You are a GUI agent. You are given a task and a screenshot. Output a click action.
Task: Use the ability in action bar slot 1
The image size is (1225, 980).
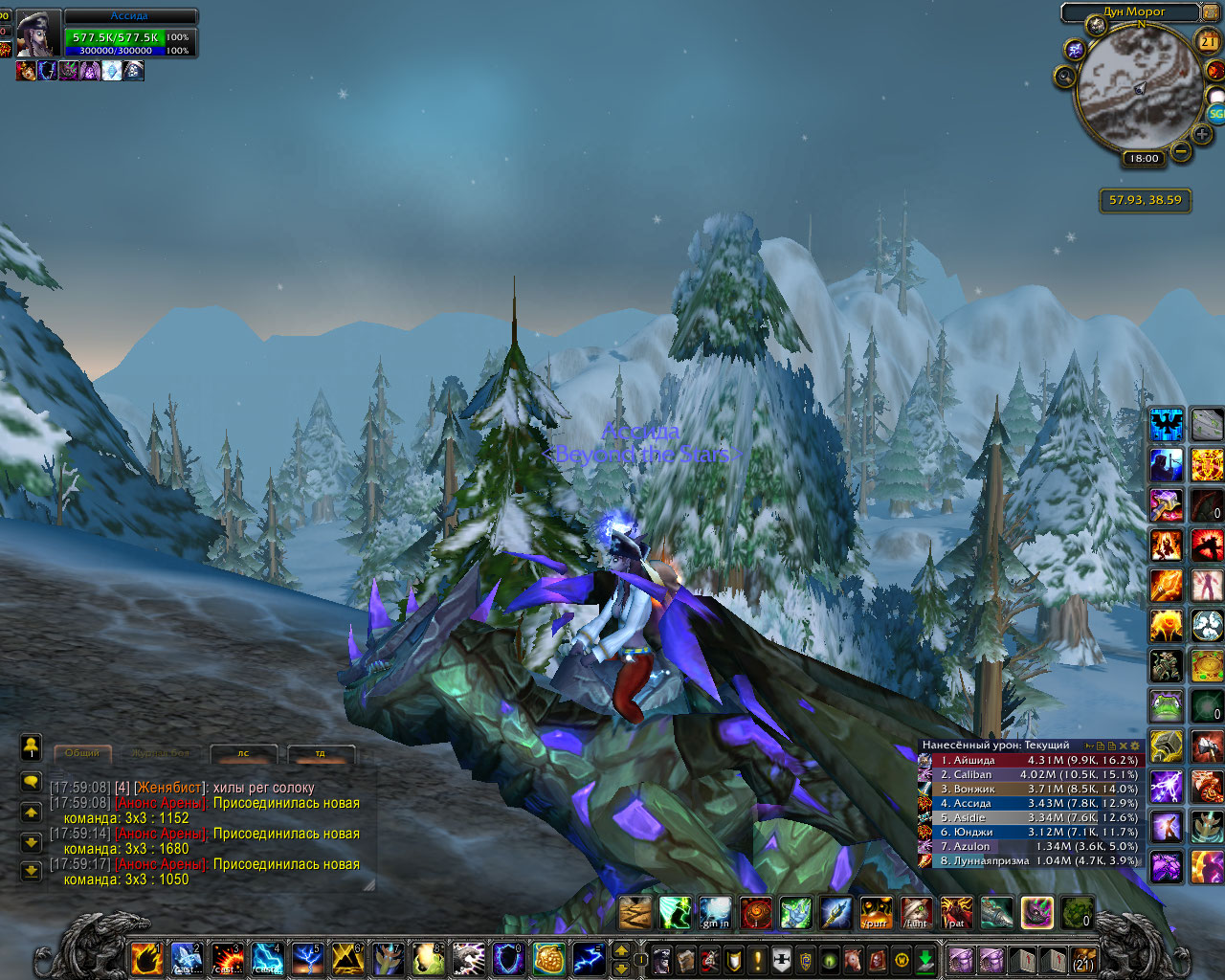click(x=146, y=958)
